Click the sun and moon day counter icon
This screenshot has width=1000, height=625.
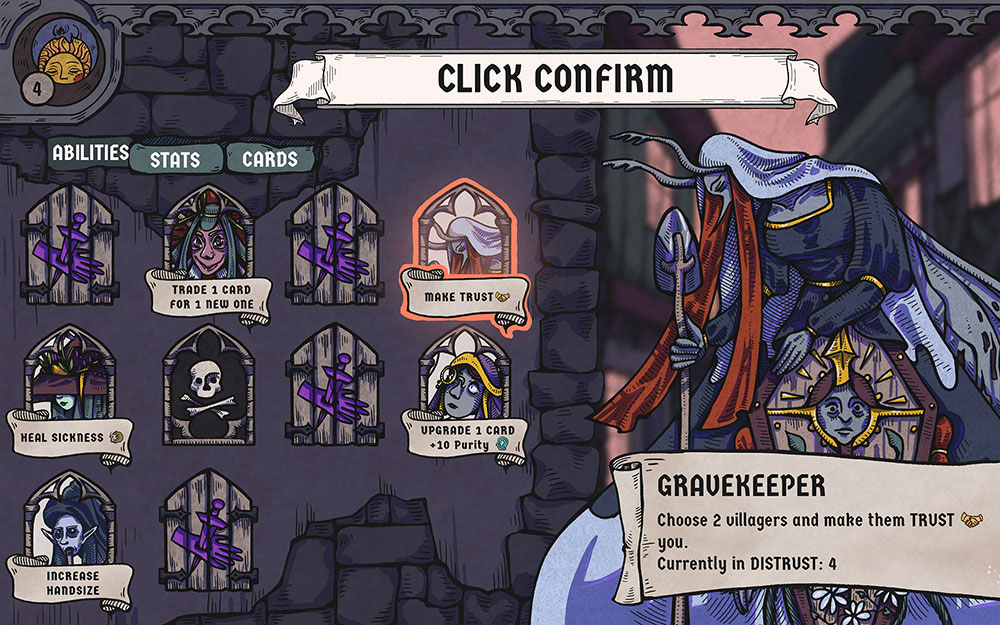point(62,62)
